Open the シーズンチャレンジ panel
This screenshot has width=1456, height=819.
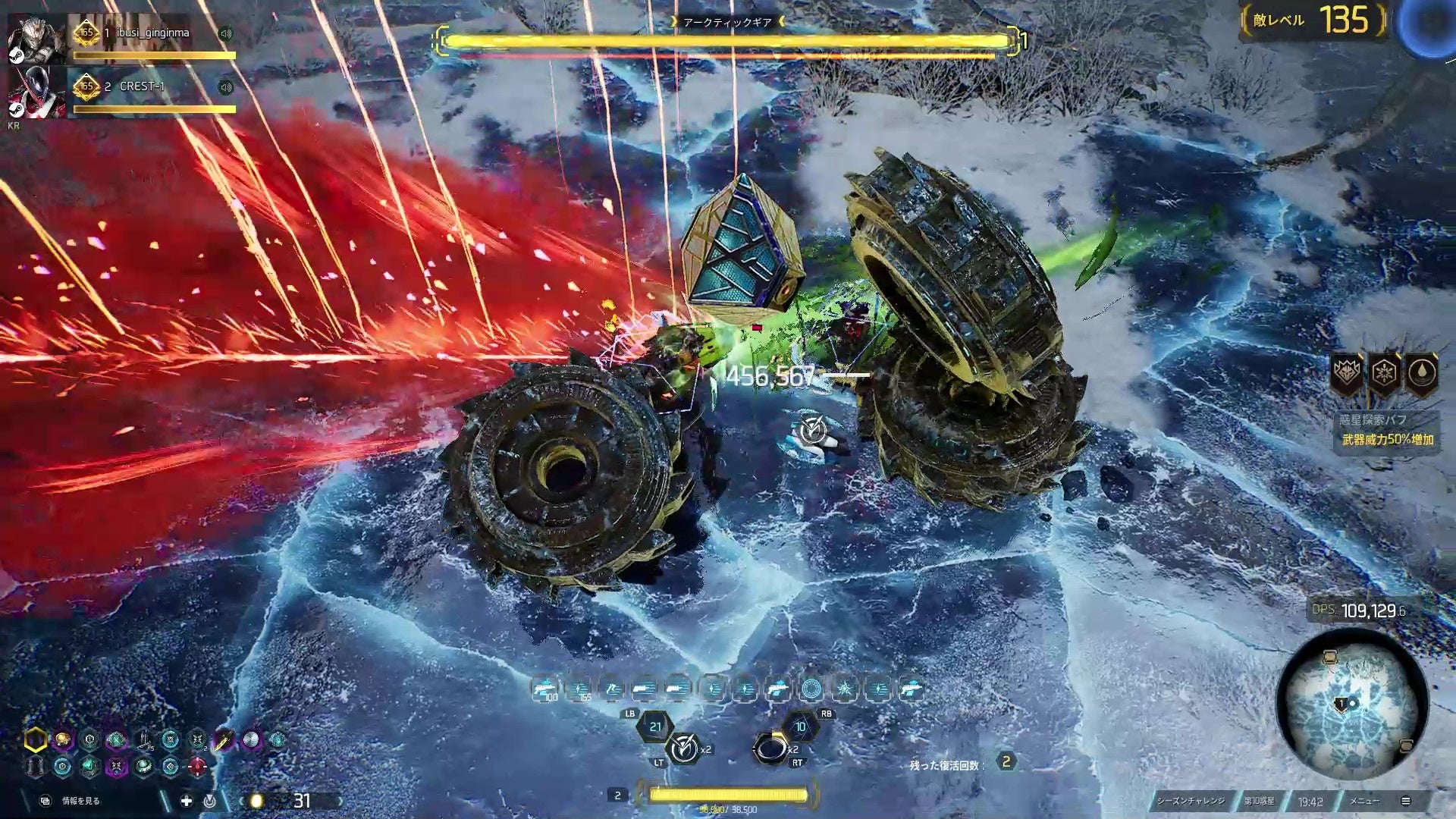1191,801
